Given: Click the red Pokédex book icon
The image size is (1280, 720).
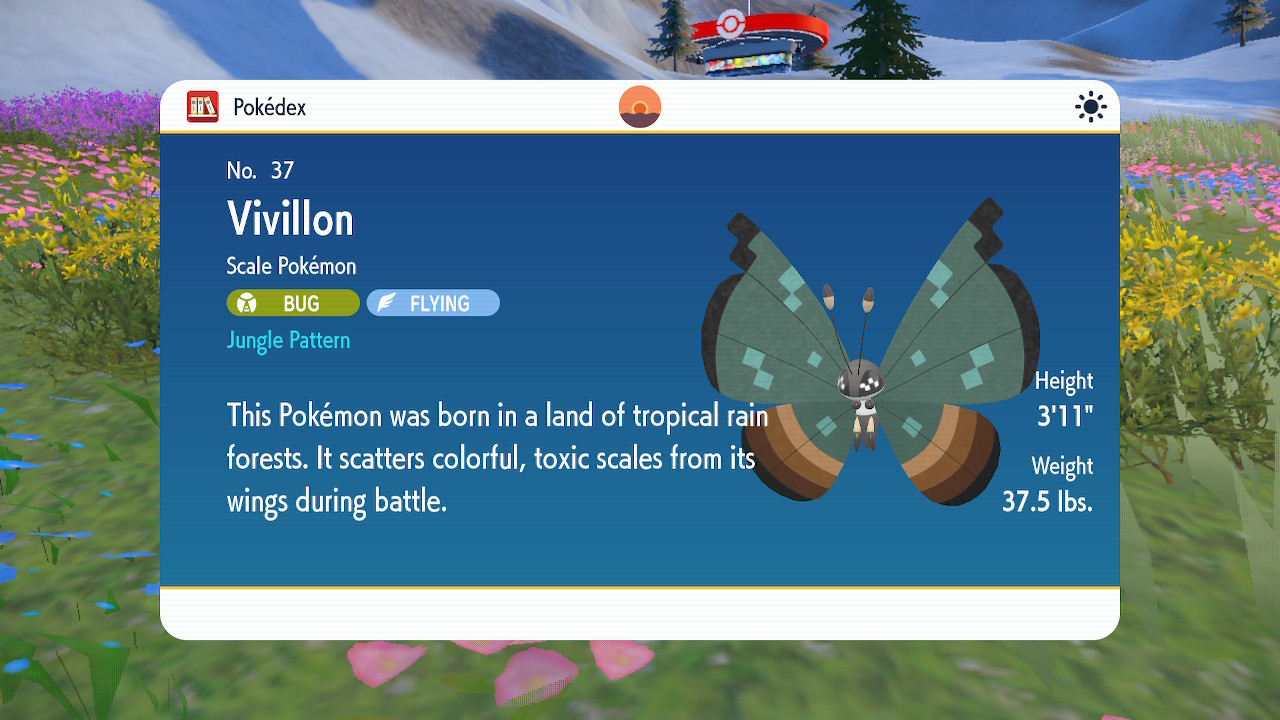Looking at the screenshot, I should 203,107.
